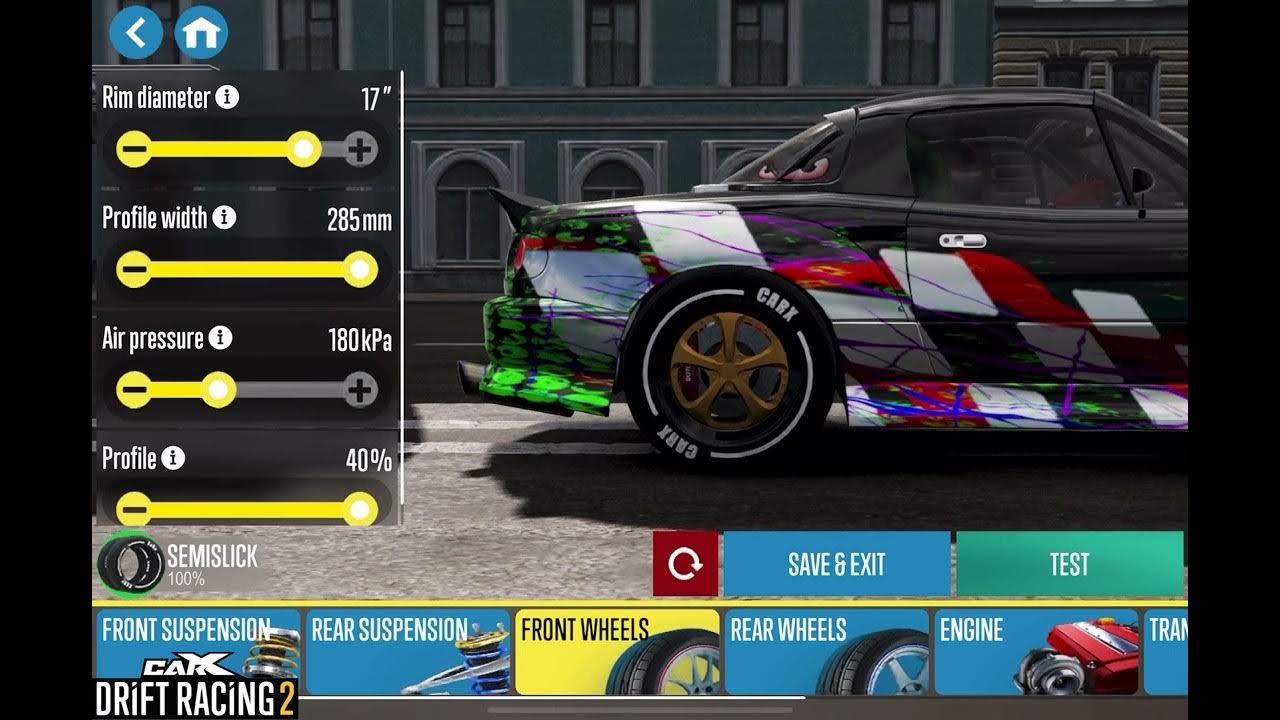Screen dimensions: 1280x720
Task: Reduce the tire profile with minus
Action: [134, 508]
